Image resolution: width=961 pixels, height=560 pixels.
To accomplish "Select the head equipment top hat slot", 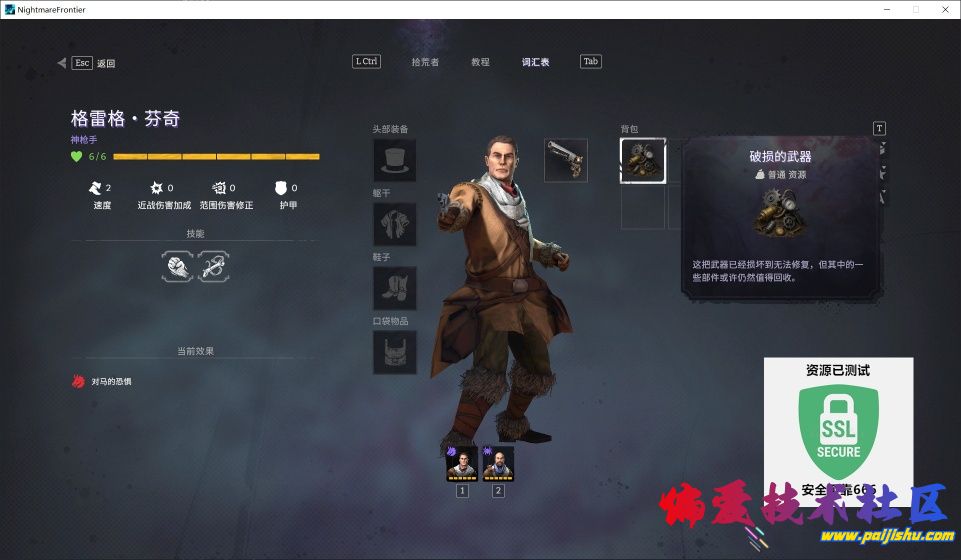I will coord(394,160).
